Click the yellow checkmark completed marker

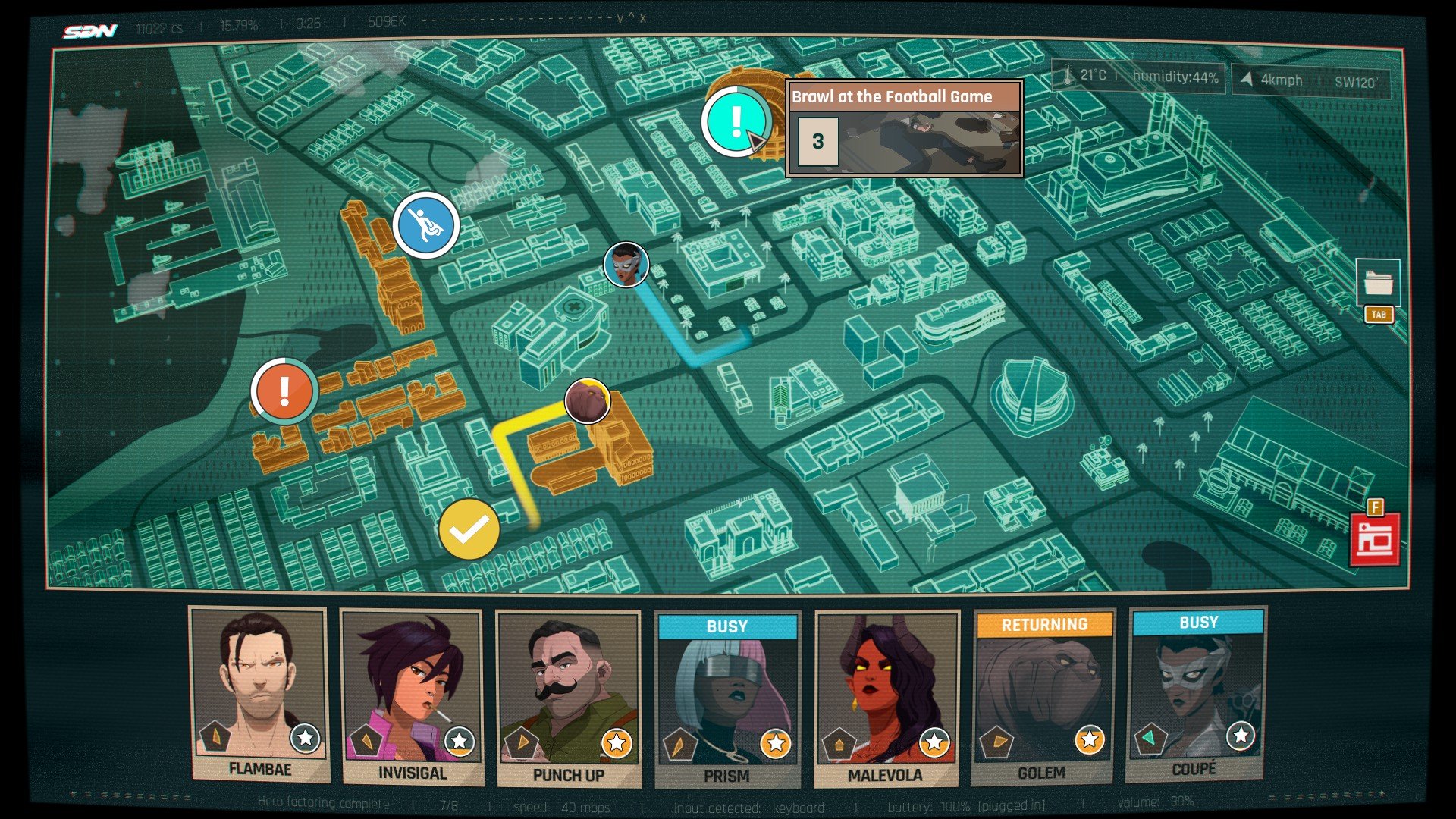click(469, 529)
